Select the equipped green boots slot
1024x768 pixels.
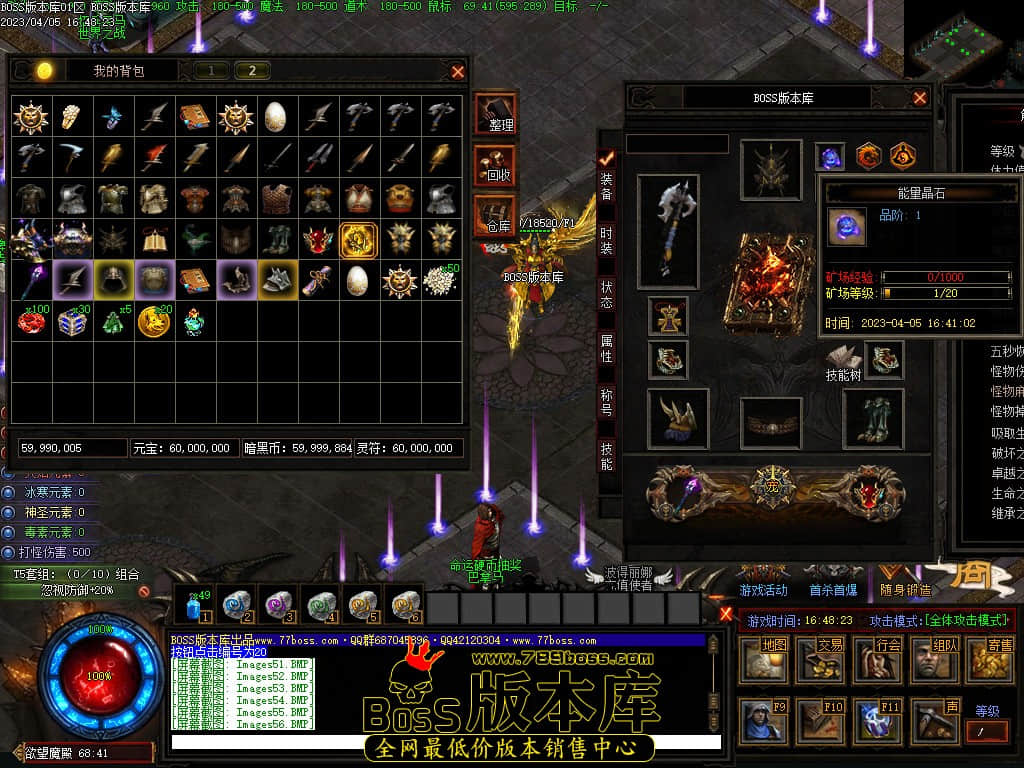(x=873, y=417)
